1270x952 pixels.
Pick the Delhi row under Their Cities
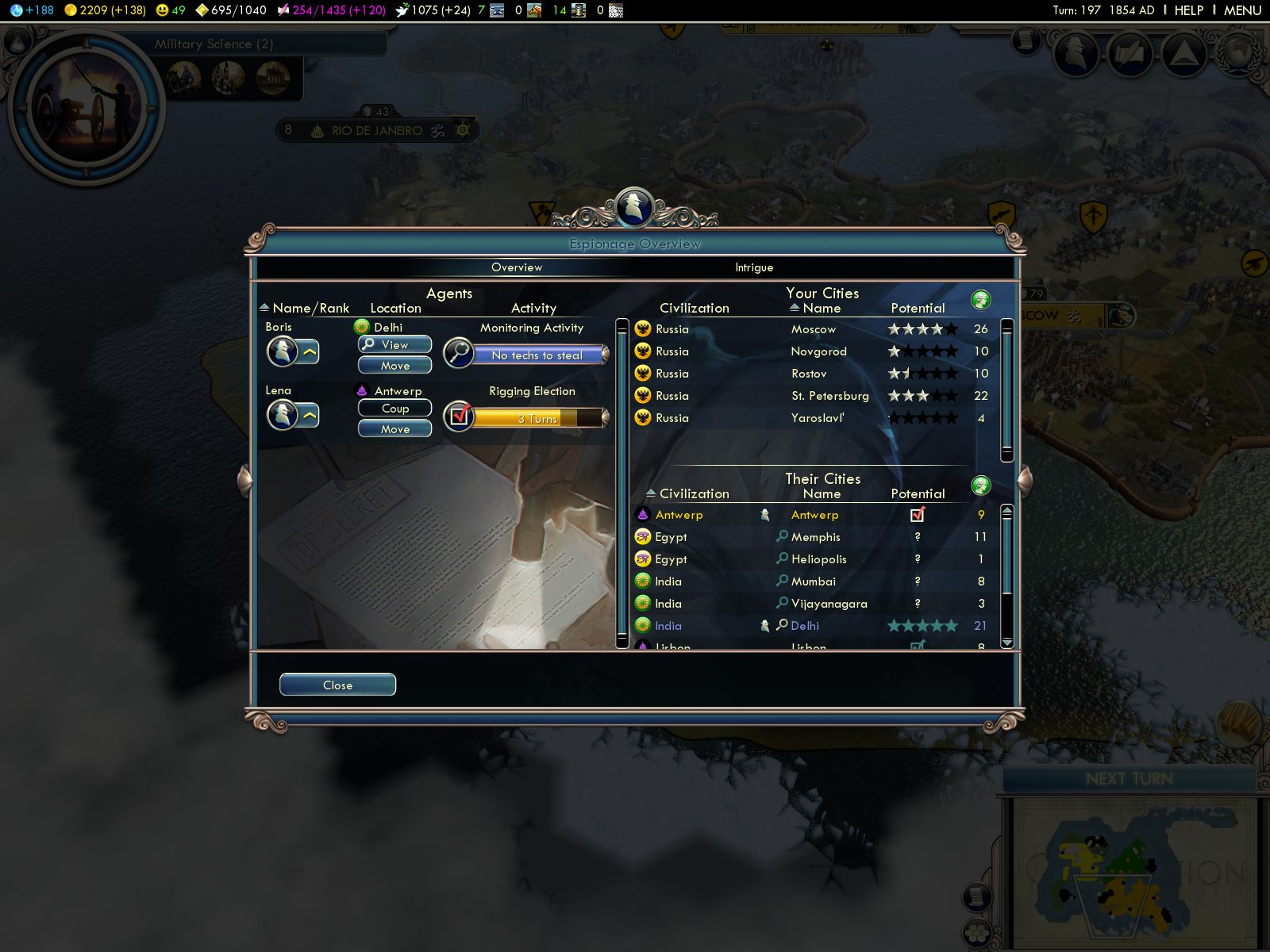(805, 626)
